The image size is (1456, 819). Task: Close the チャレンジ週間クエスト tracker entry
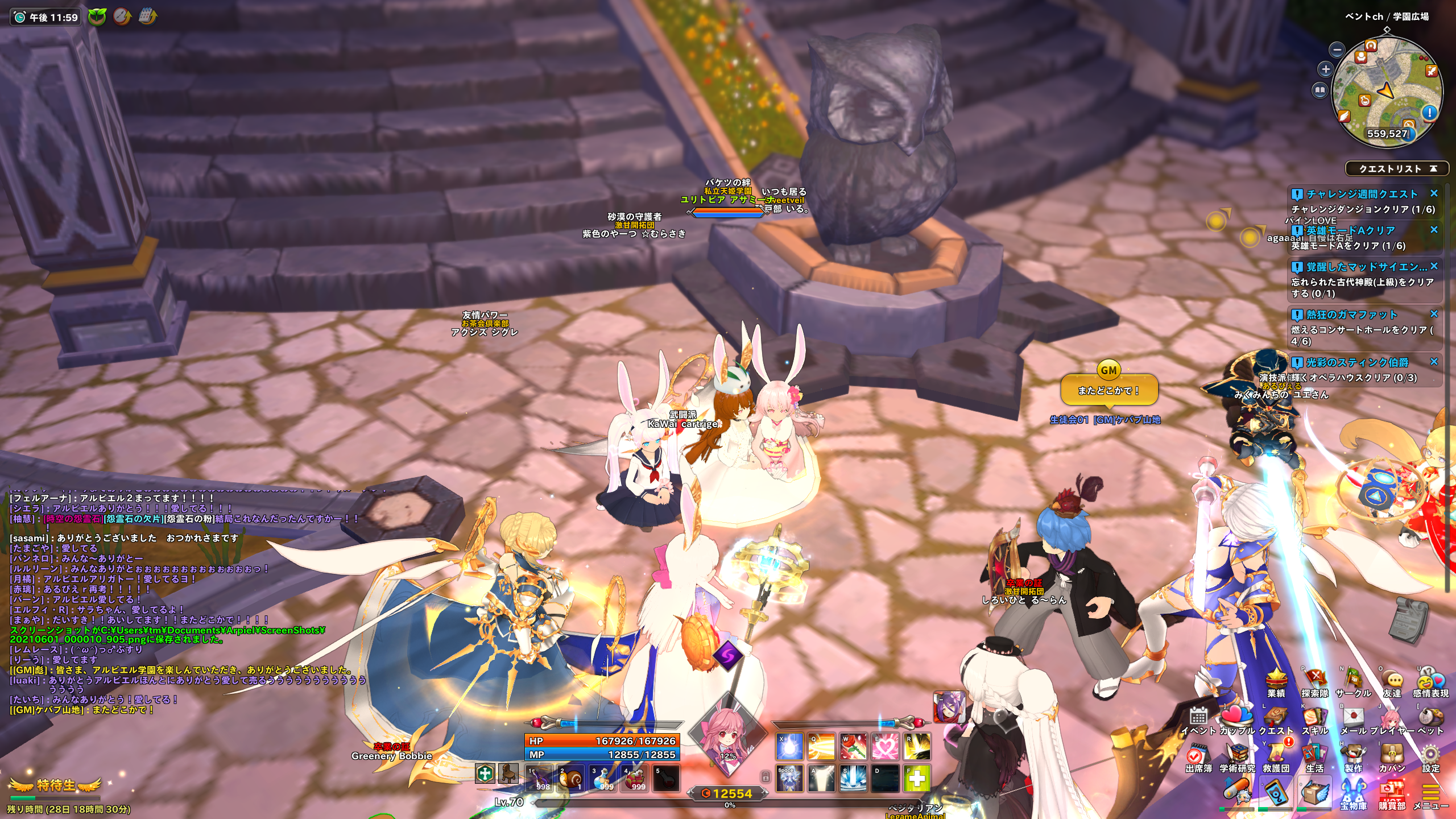pos(1434,194)
